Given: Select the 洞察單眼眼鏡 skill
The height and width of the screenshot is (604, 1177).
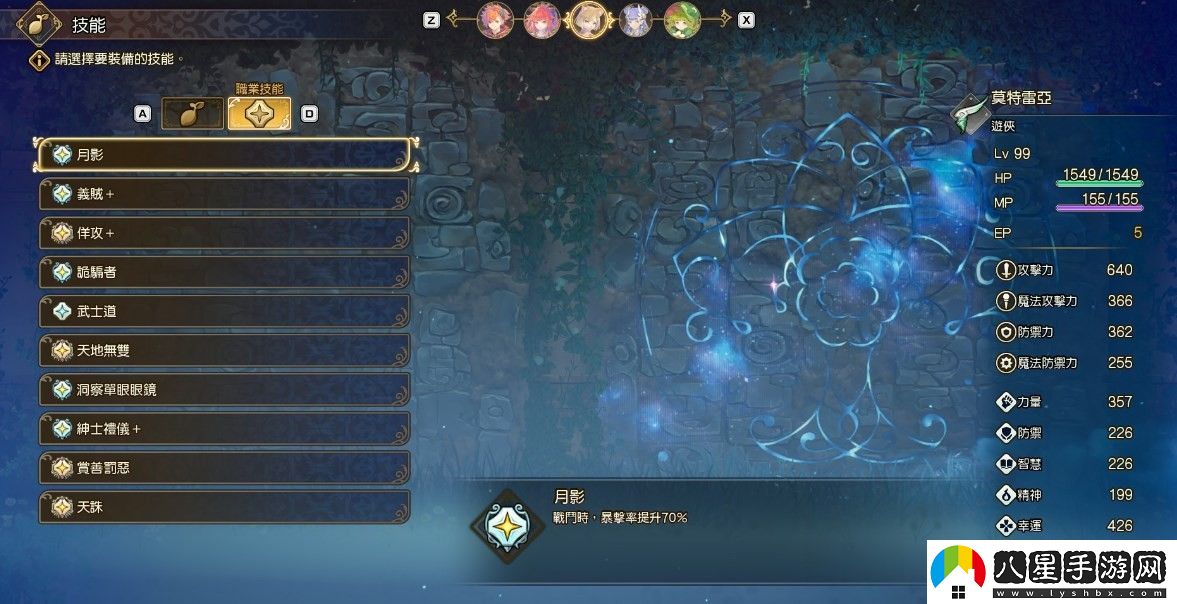Looking at the screenshot, I should [x=225, y=389].
